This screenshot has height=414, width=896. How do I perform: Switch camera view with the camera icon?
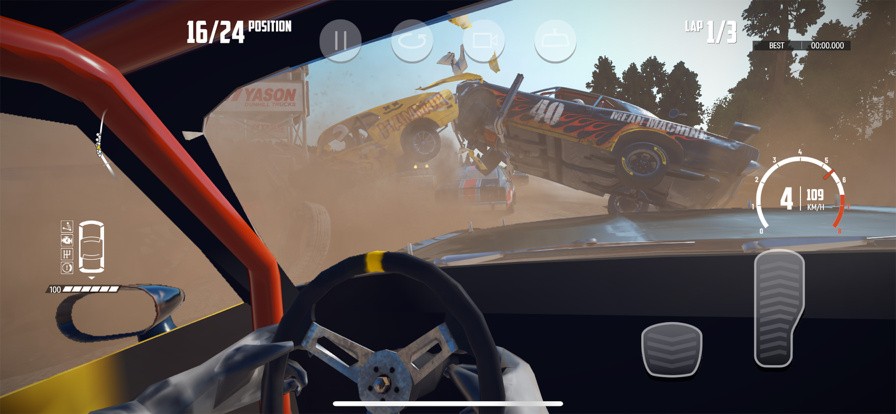coord(482,40)
